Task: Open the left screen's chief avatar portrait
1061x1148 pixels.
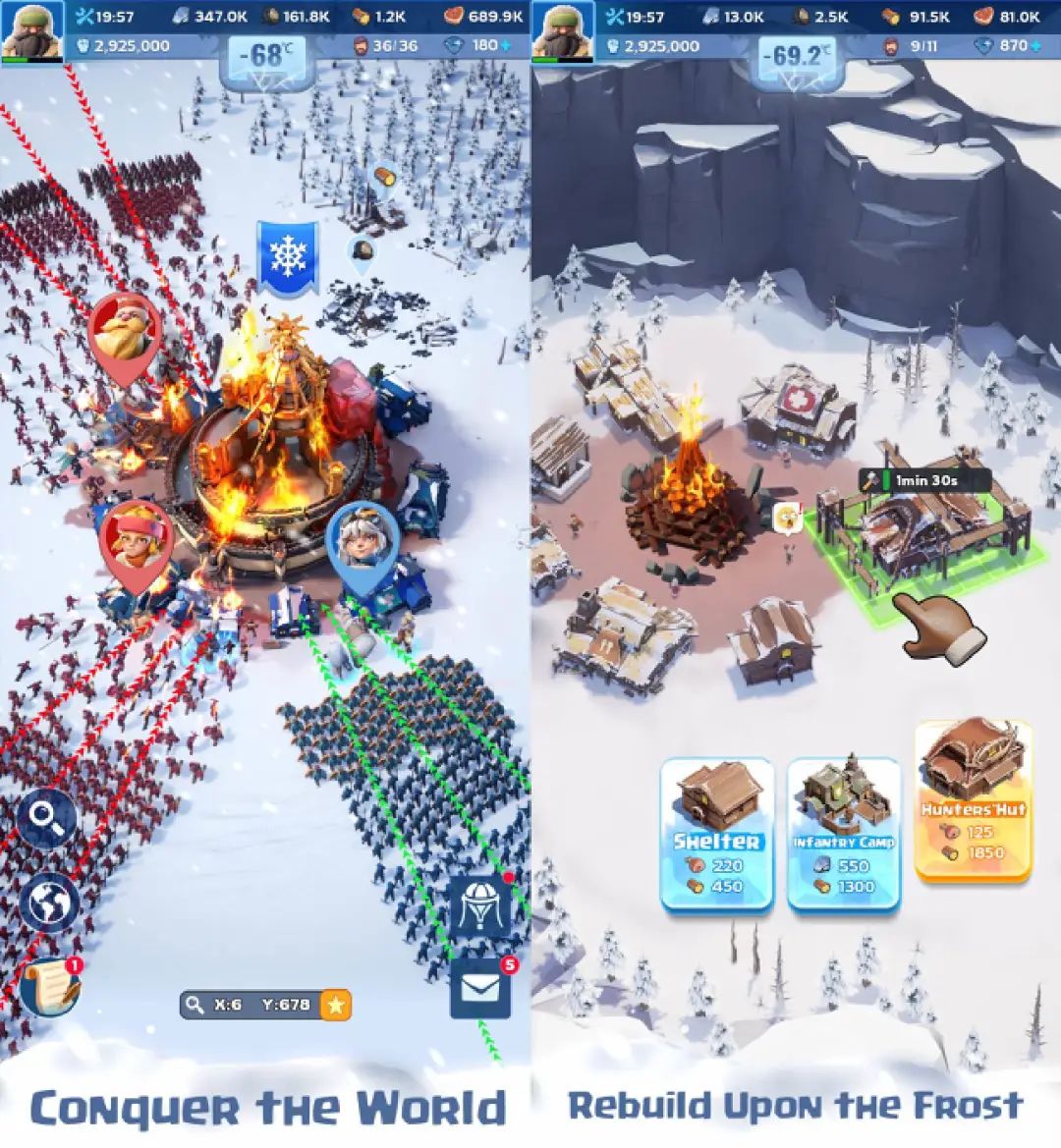Action: (x=31, y=30)
